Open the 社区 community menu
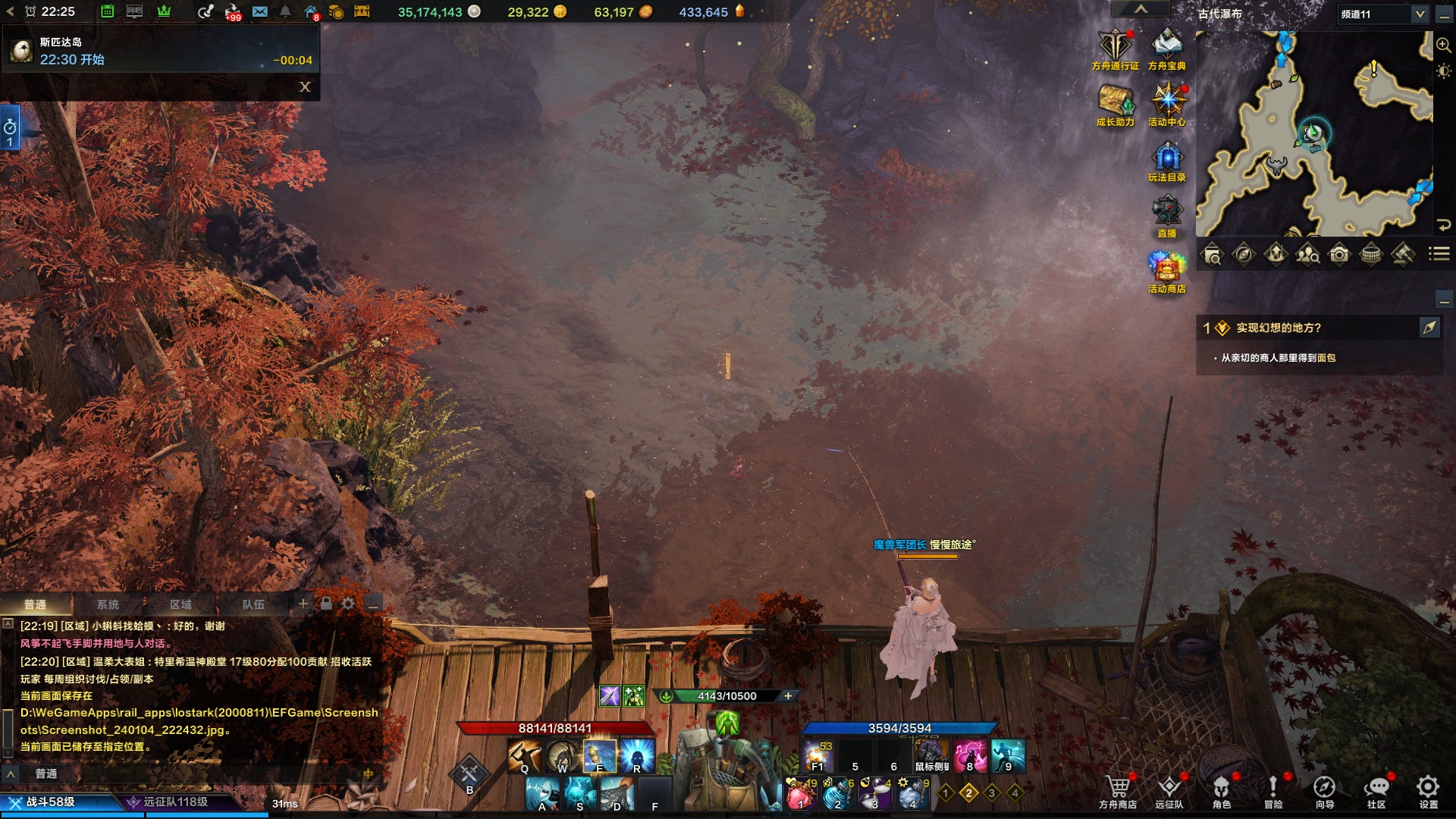1456x819 pixels. click(x=1376, y=790)
